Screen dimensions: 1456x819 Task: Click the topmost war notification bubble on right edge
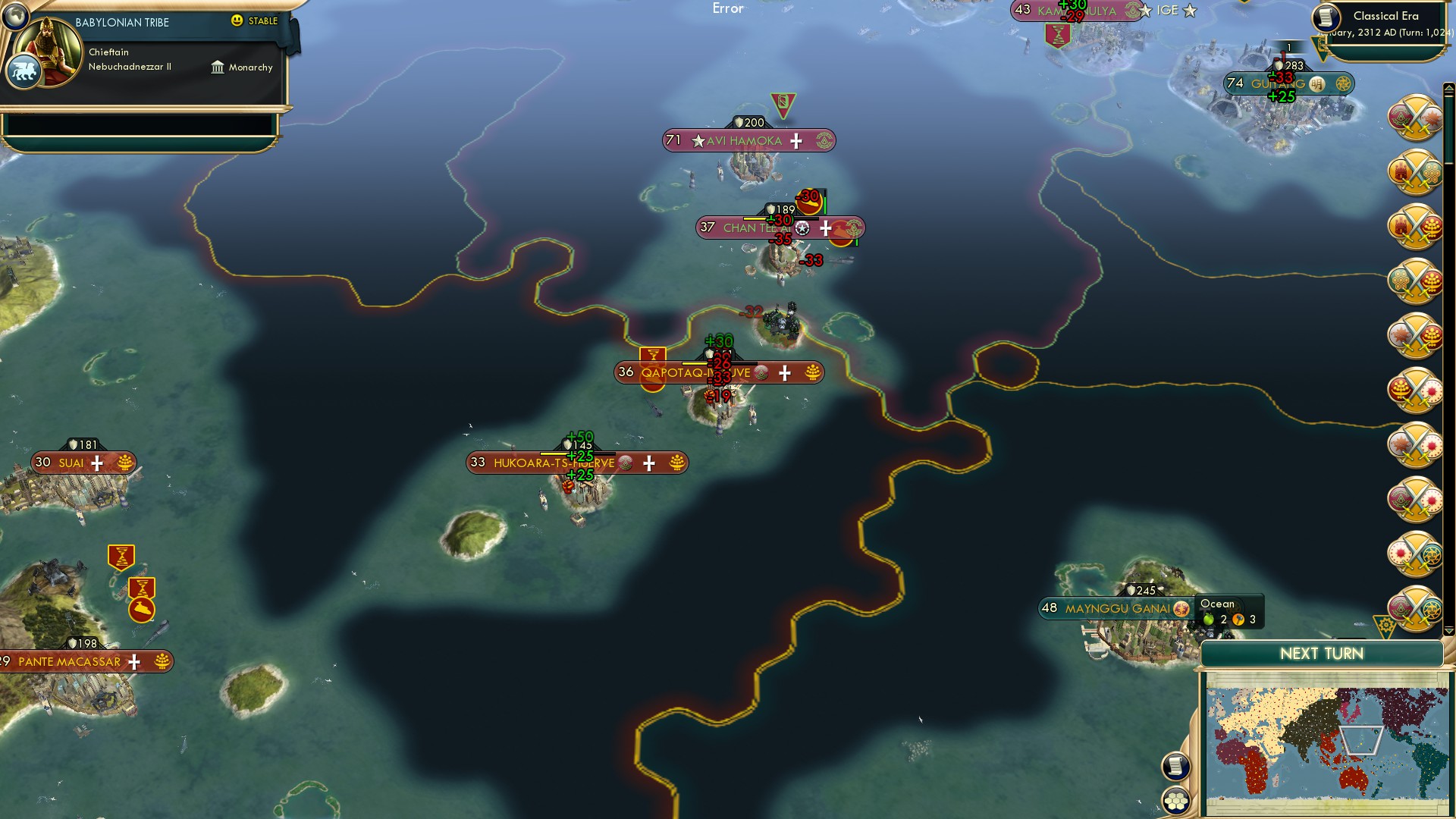pyautogui.click(x=1414, y=118)
